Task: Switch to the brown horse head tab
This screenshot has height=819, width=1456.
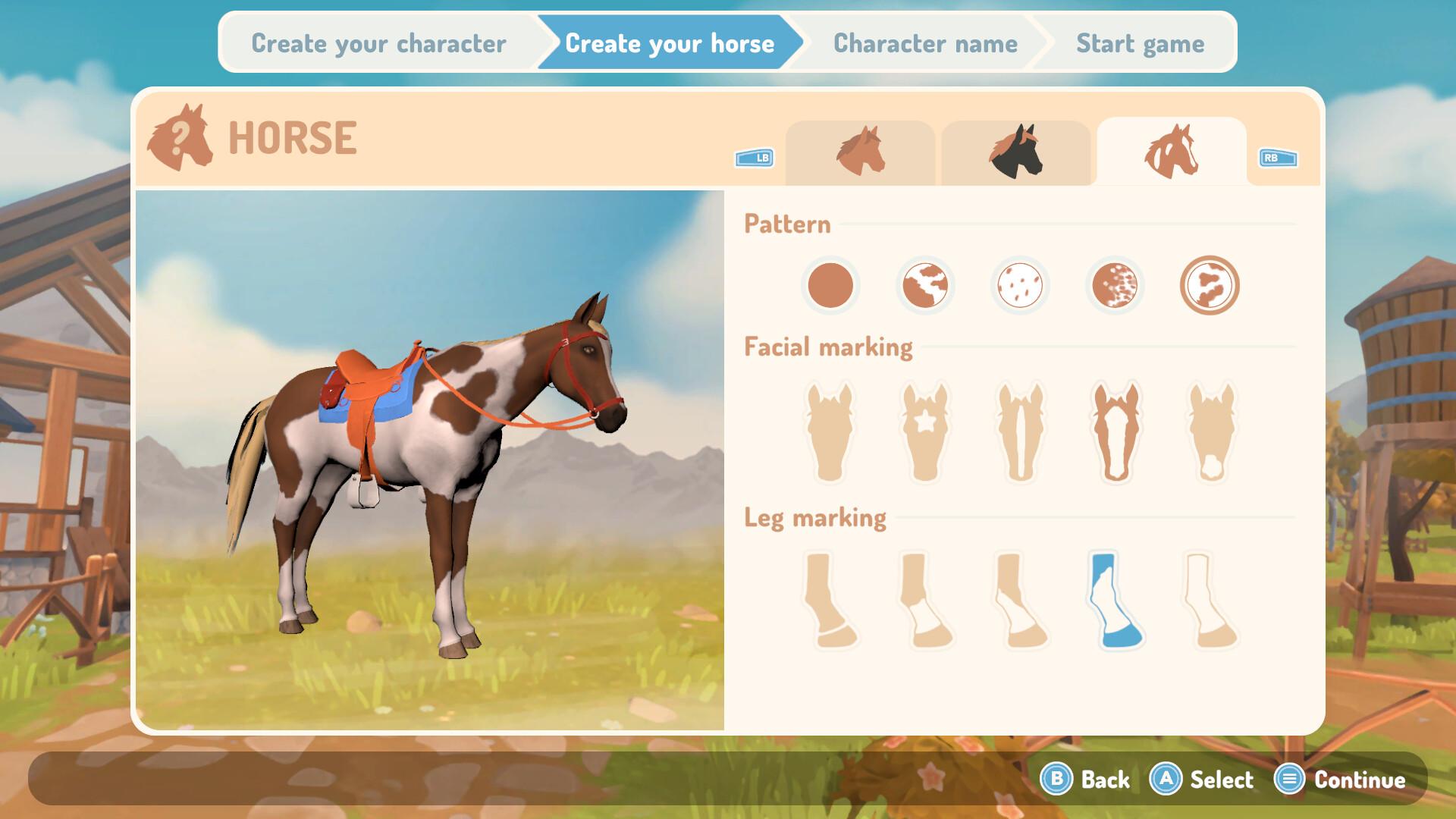Action: 861,152
